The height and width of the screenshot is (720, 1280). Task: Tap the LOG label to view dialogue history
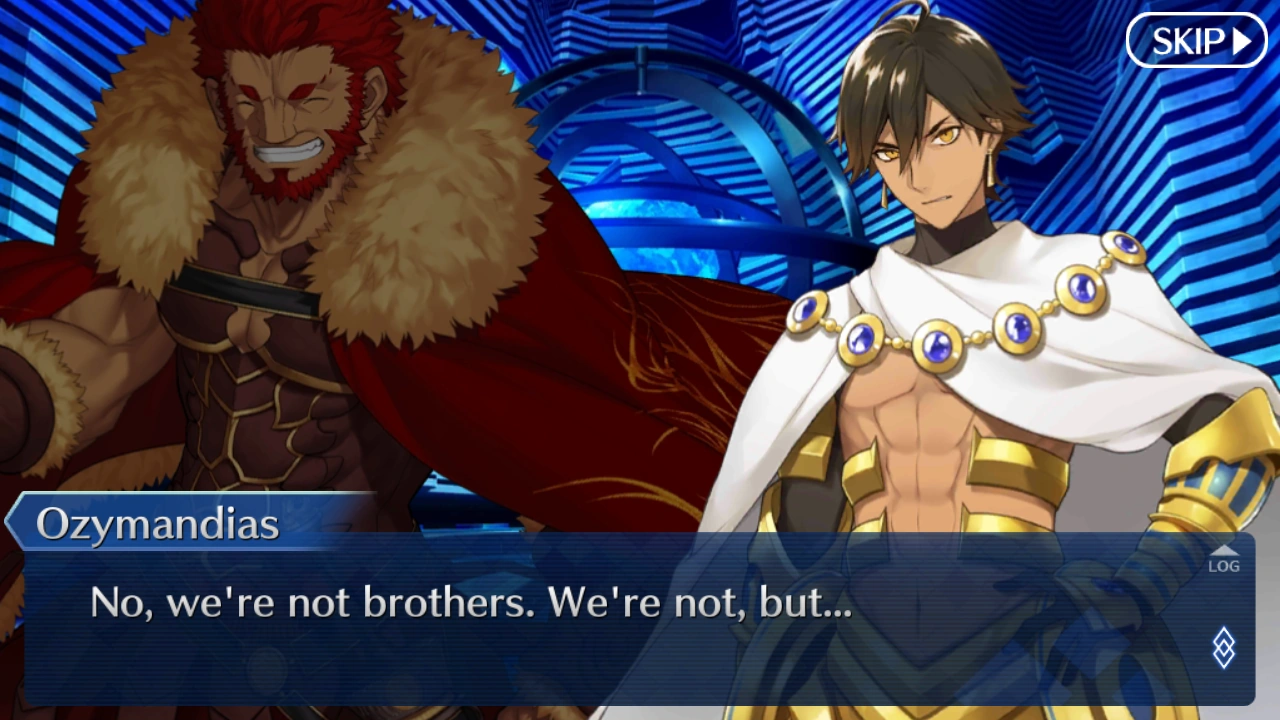(x=1224, y=566)
